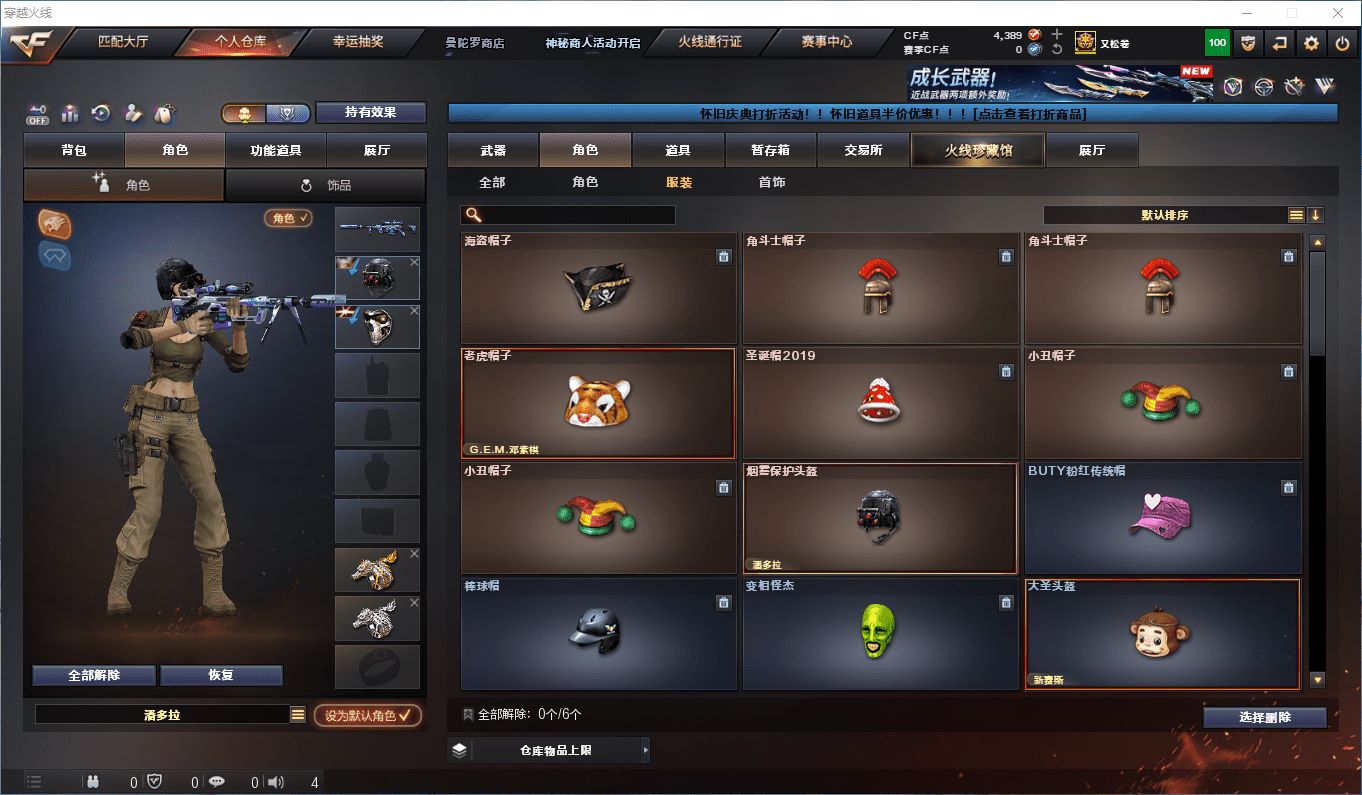
Task: Click the 恢复 restore button
Action: (x=221, y=675)
